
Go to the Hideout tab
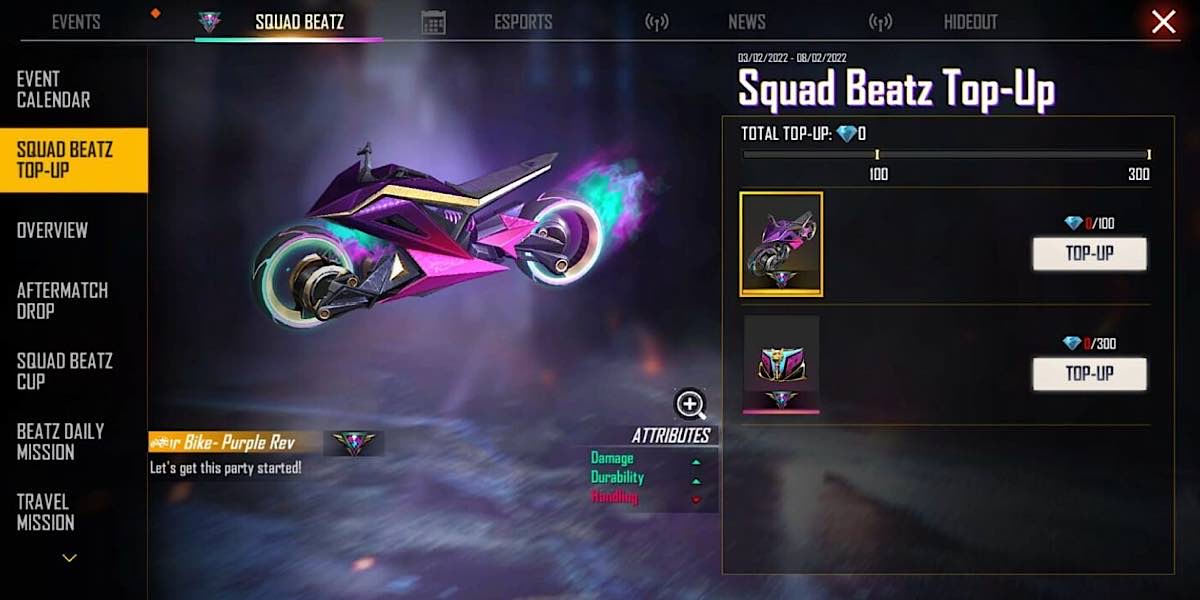click(970, 22)
